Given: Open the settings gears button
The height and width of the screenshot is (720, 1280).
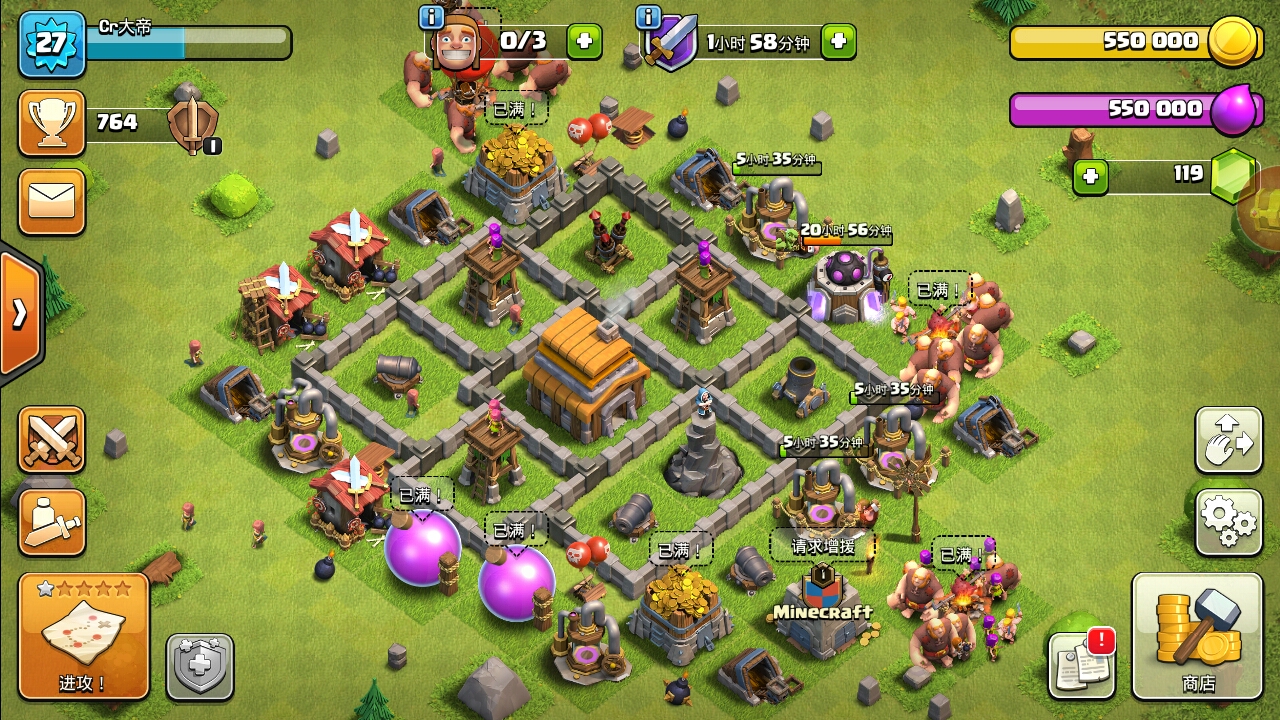Looking at the screenshot, I should pos(1228,521).
